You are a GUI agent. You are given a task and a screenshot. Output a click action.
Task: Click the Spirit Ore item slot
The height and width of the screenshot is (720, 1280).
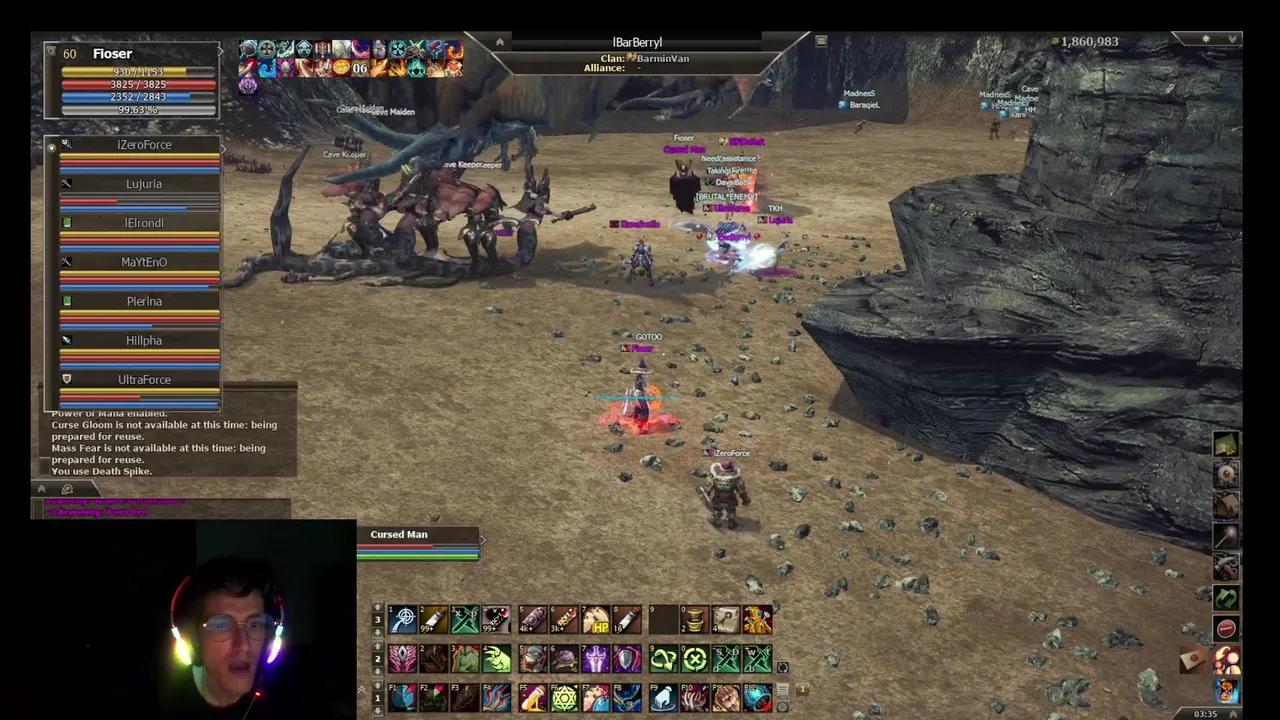694,620
